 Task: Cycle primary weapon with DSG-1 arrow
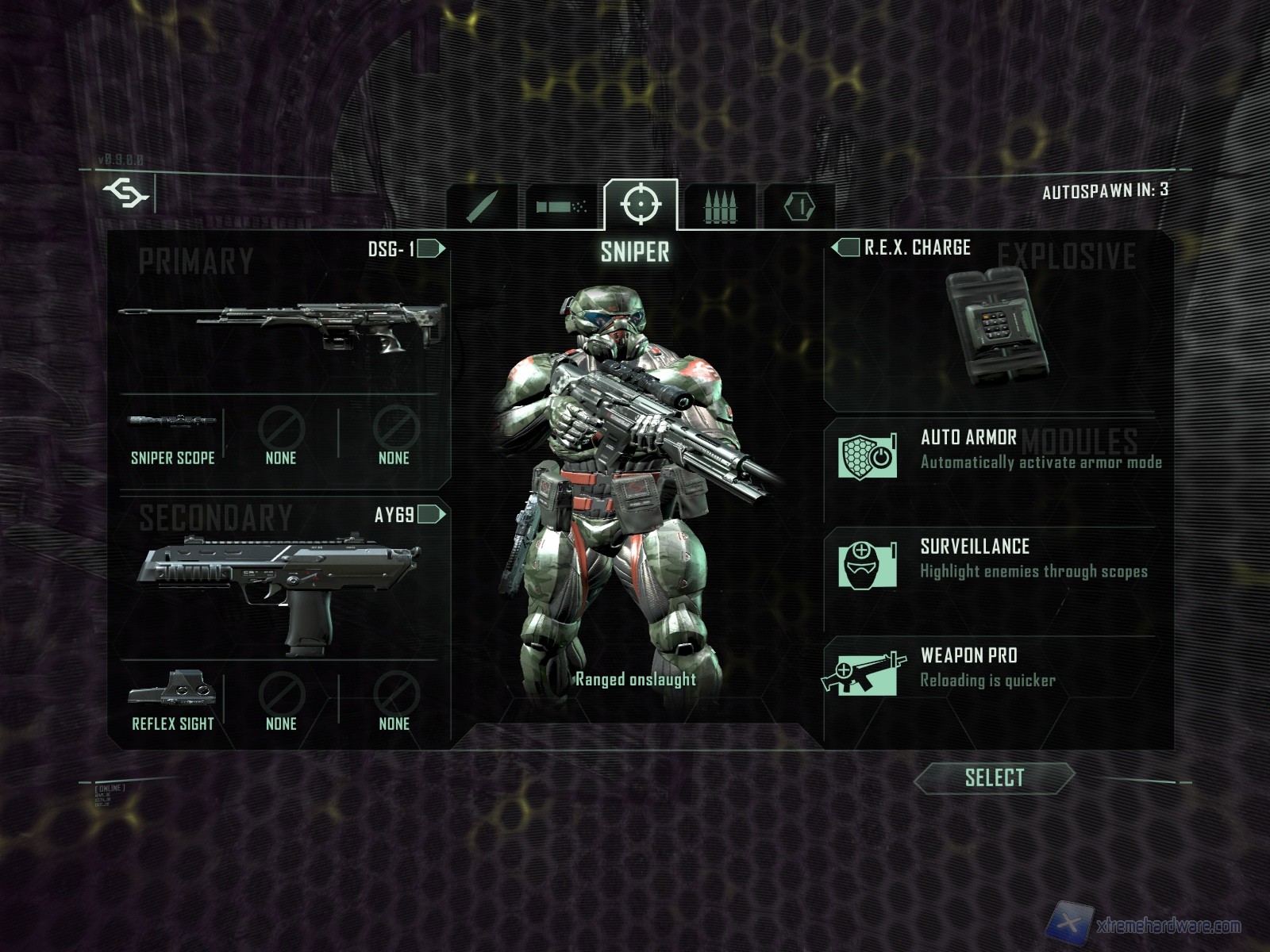[x=431, y=249]
